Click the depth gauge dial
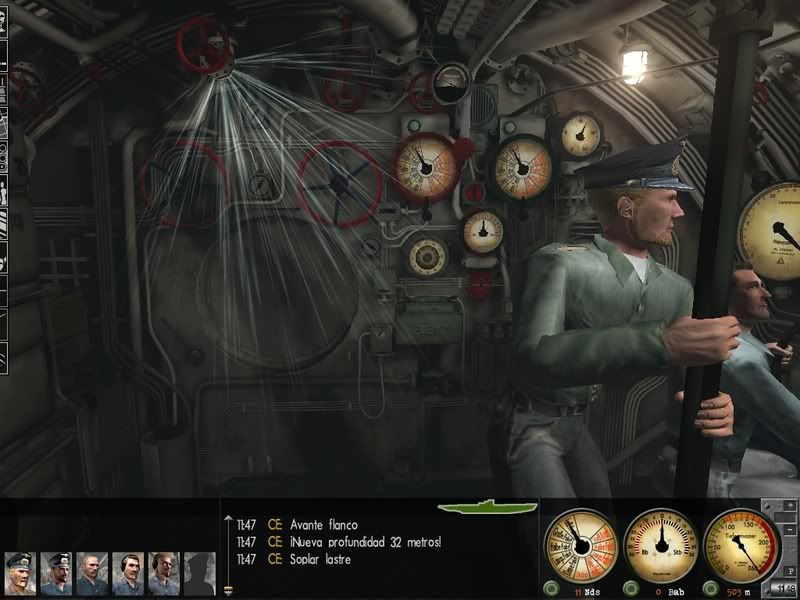 pos(741,545)
